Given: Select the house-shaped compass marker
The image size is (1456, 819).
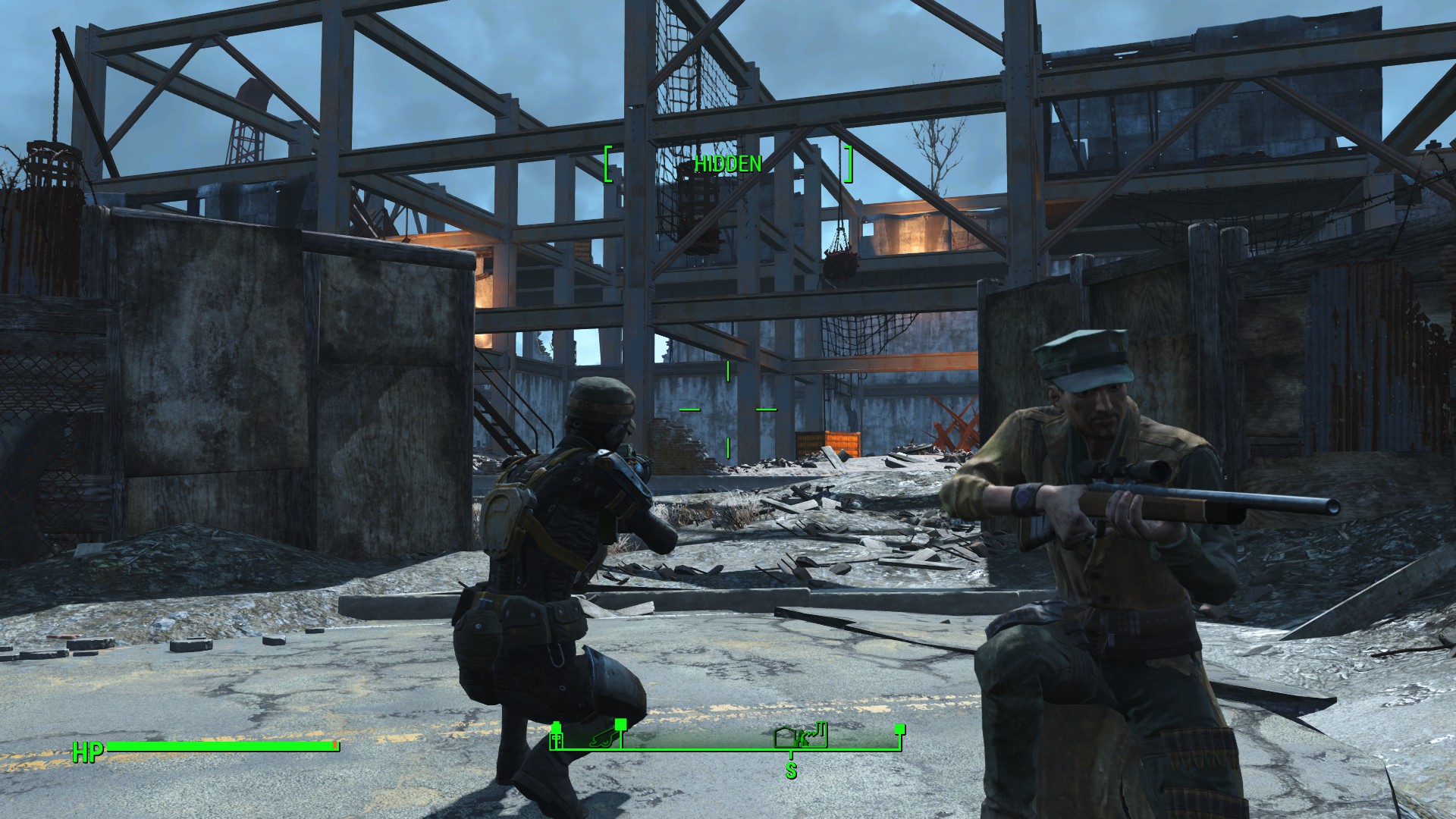Looking at the screenshot, I should [786, 739].
